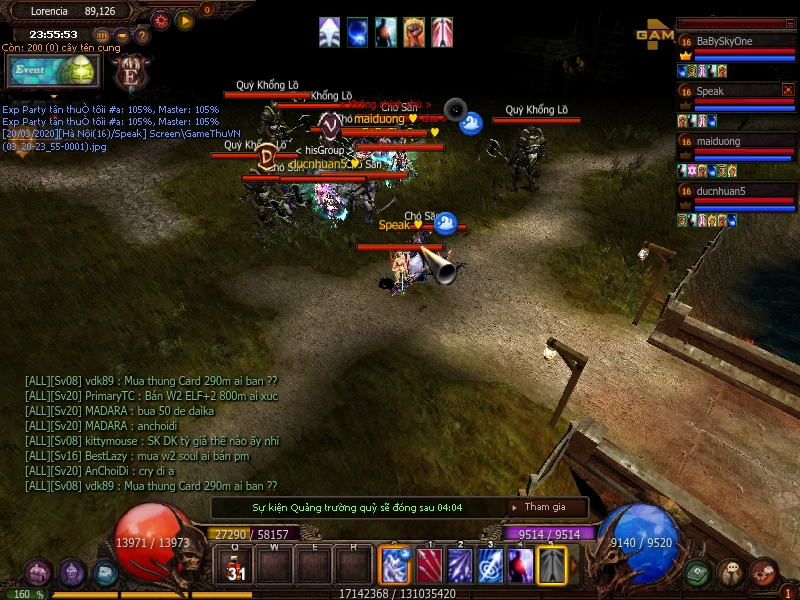Click the purple bag icon at bottom left
800x600 pixels.
click(x=39, y=573)
